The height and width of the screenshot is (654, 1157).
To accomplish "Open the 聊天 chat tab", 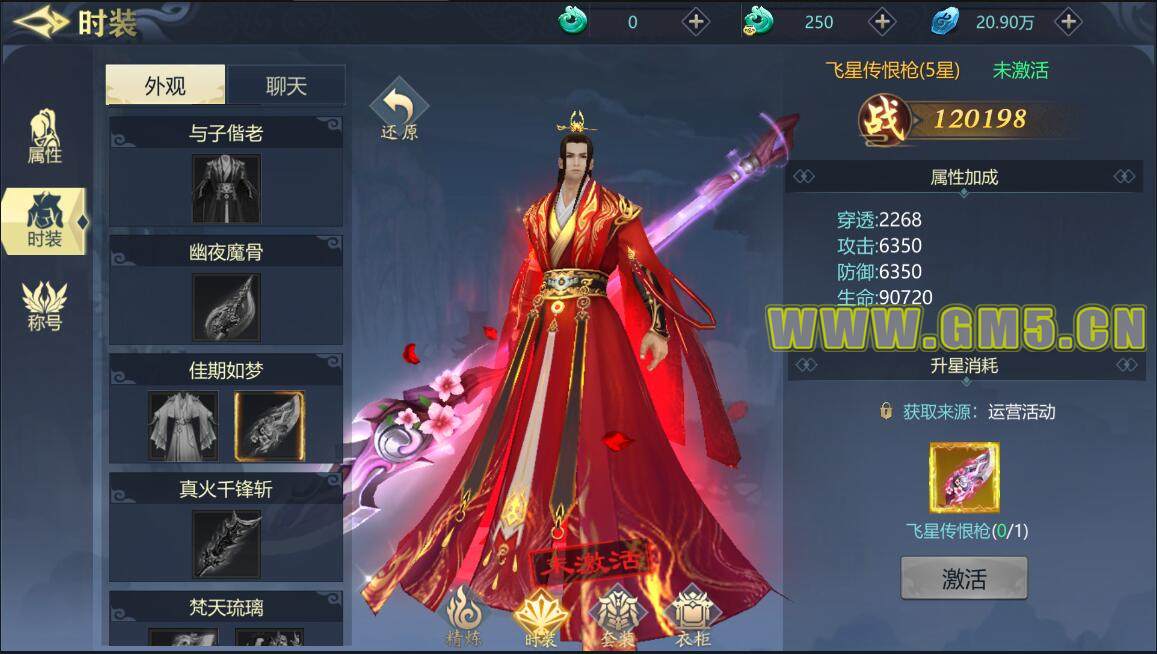I will pyautogui.click(x=286, y=86).
